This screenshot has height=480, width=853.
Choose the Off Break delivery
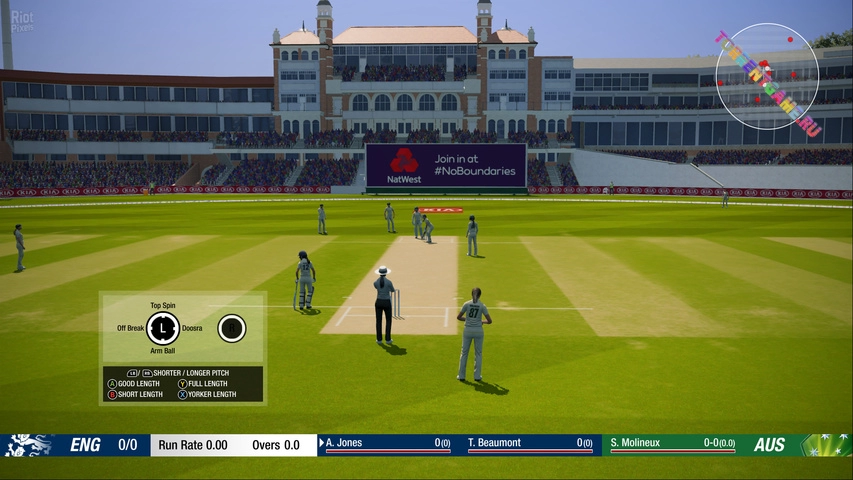pos(130,328)
